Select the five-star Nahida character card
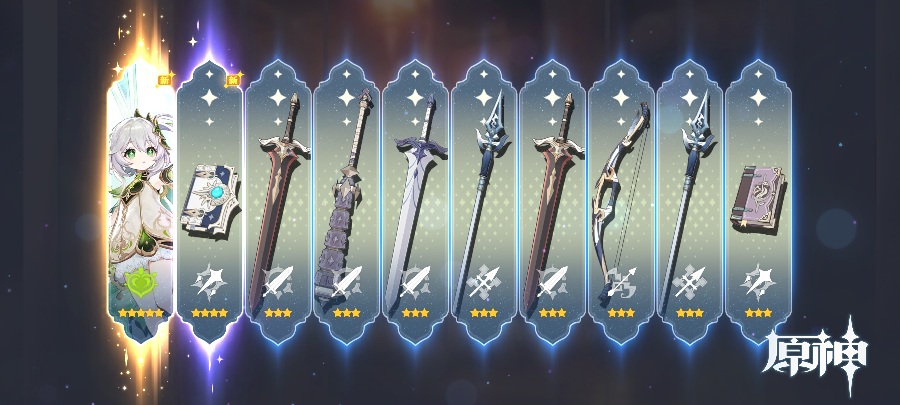Image resolution: width=900 pixels, height=405 pixels. [140, 200]
